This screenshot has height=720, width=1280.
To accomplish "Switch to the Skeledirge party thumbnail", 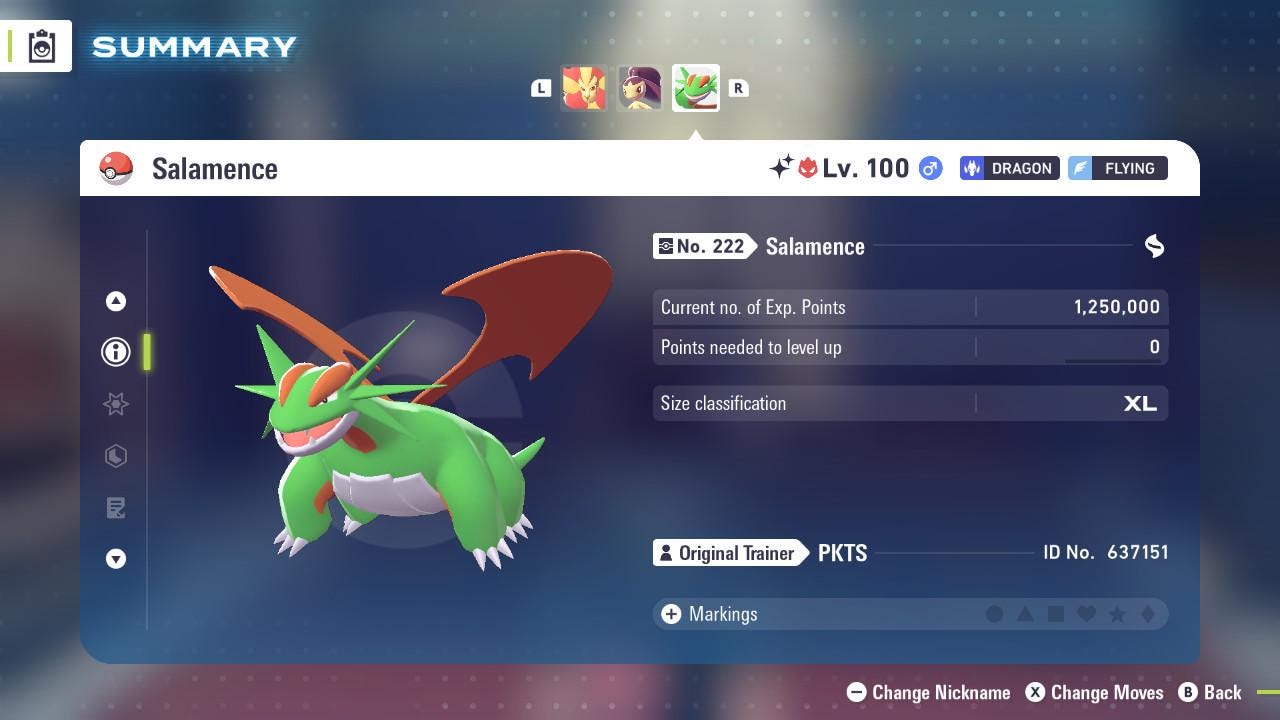I will (x=586, y=88).
